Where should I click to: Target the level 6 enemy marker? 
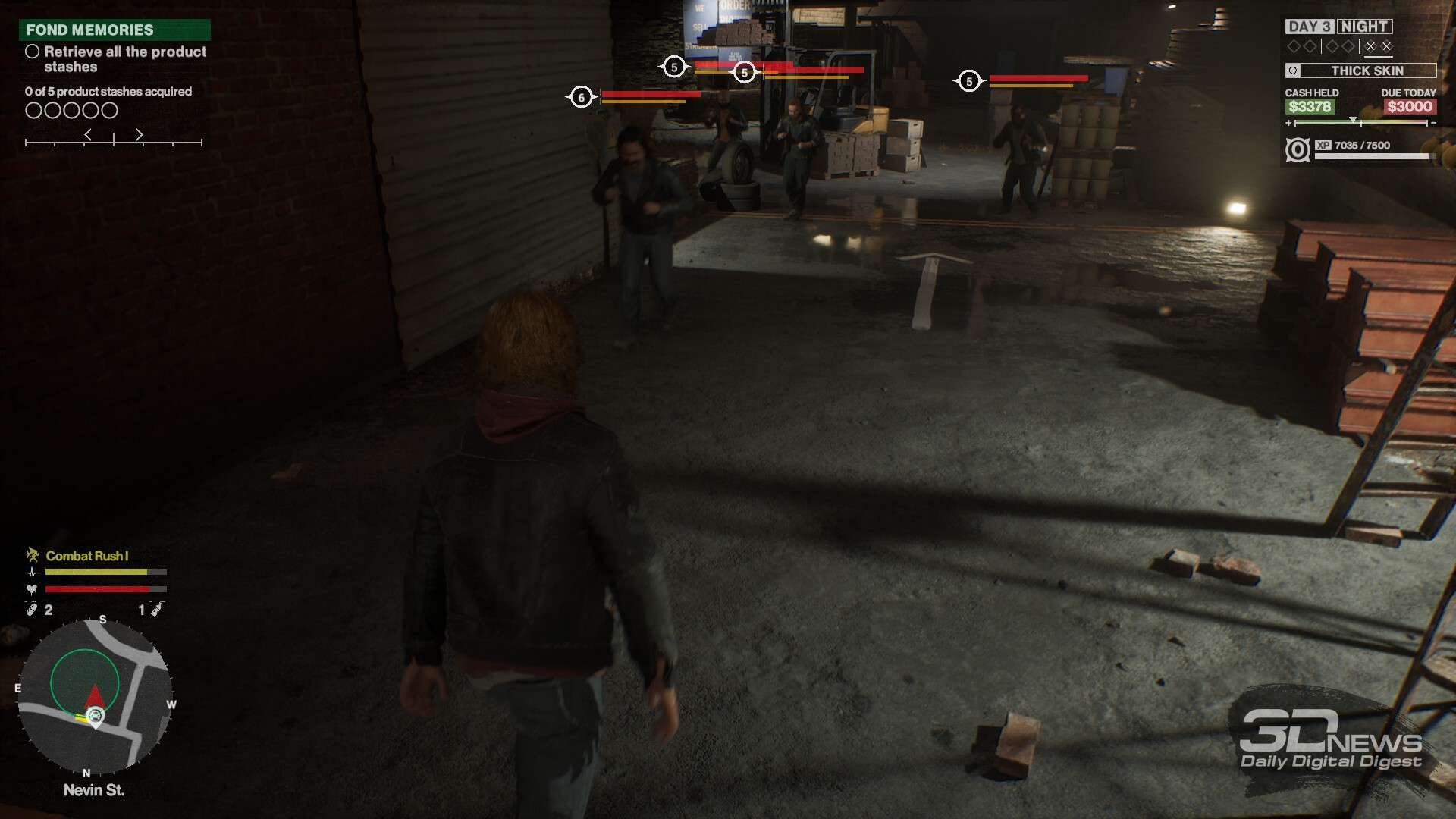(x=581, y=97)
